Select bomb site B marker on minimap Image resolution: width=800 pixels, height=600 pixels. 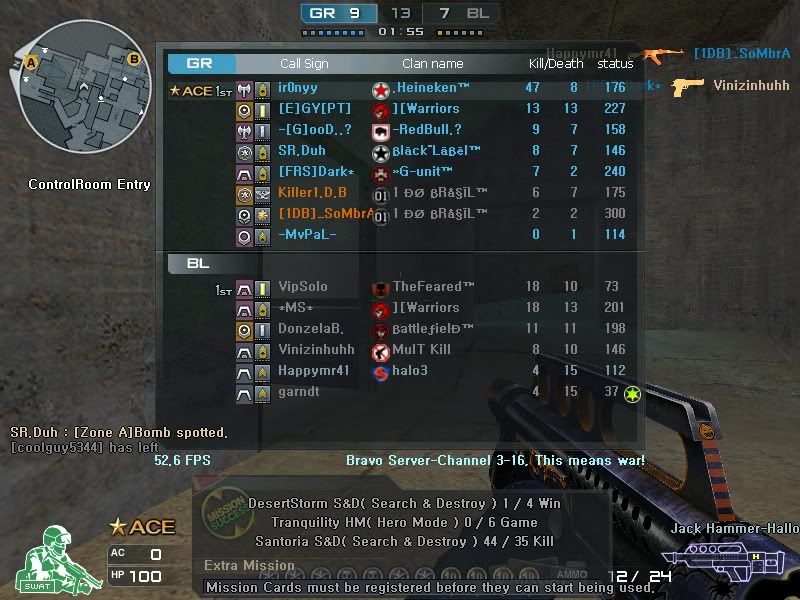click(x=133, y=59)
